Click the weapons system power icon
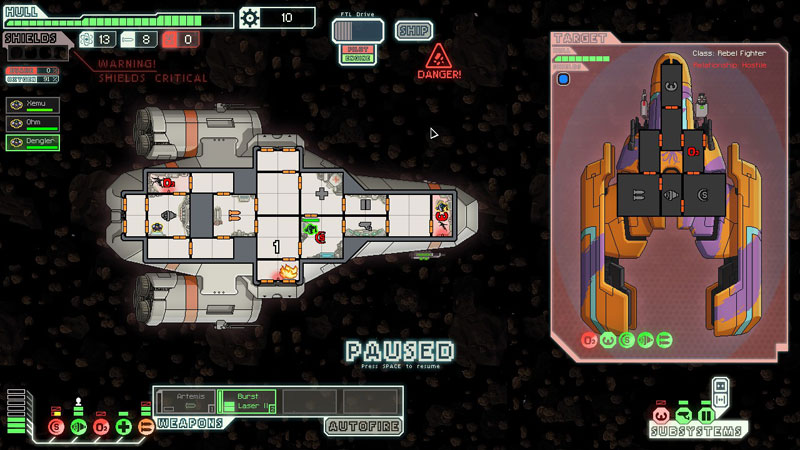 146,427
